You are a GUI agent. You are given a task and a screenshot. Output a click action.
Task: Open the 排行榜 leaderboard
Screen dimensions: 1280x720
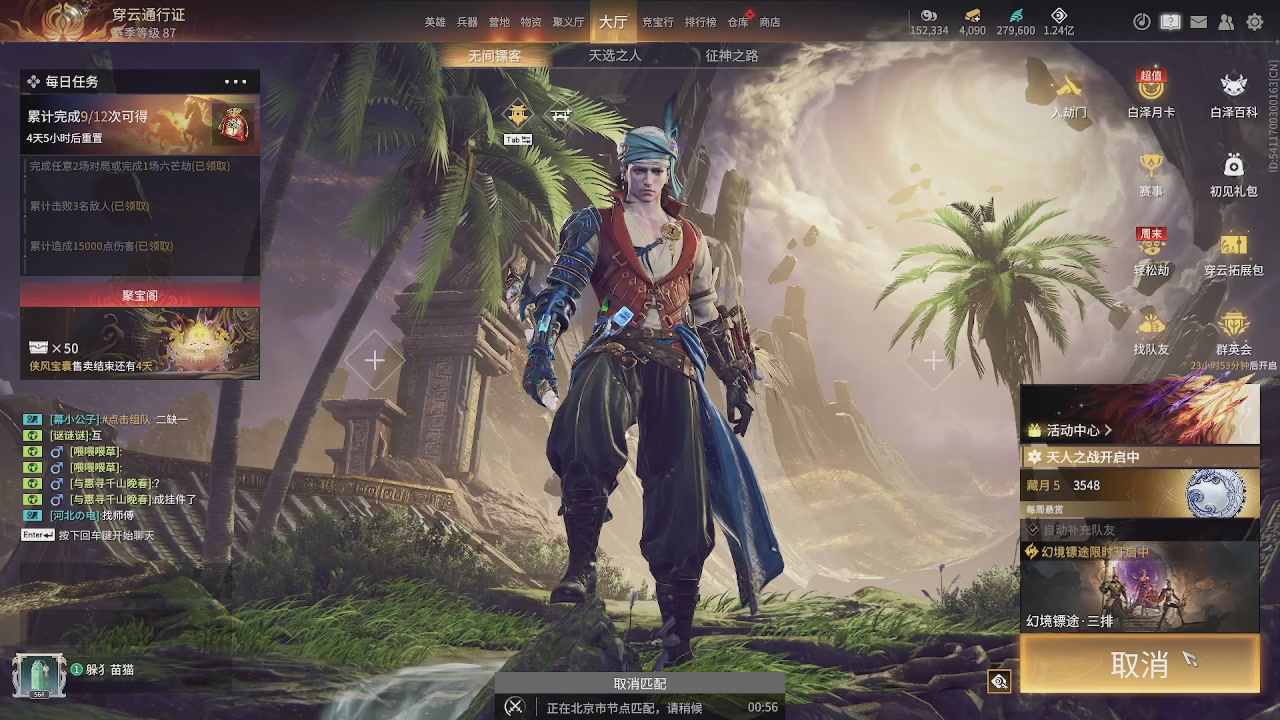pos(700,22)
